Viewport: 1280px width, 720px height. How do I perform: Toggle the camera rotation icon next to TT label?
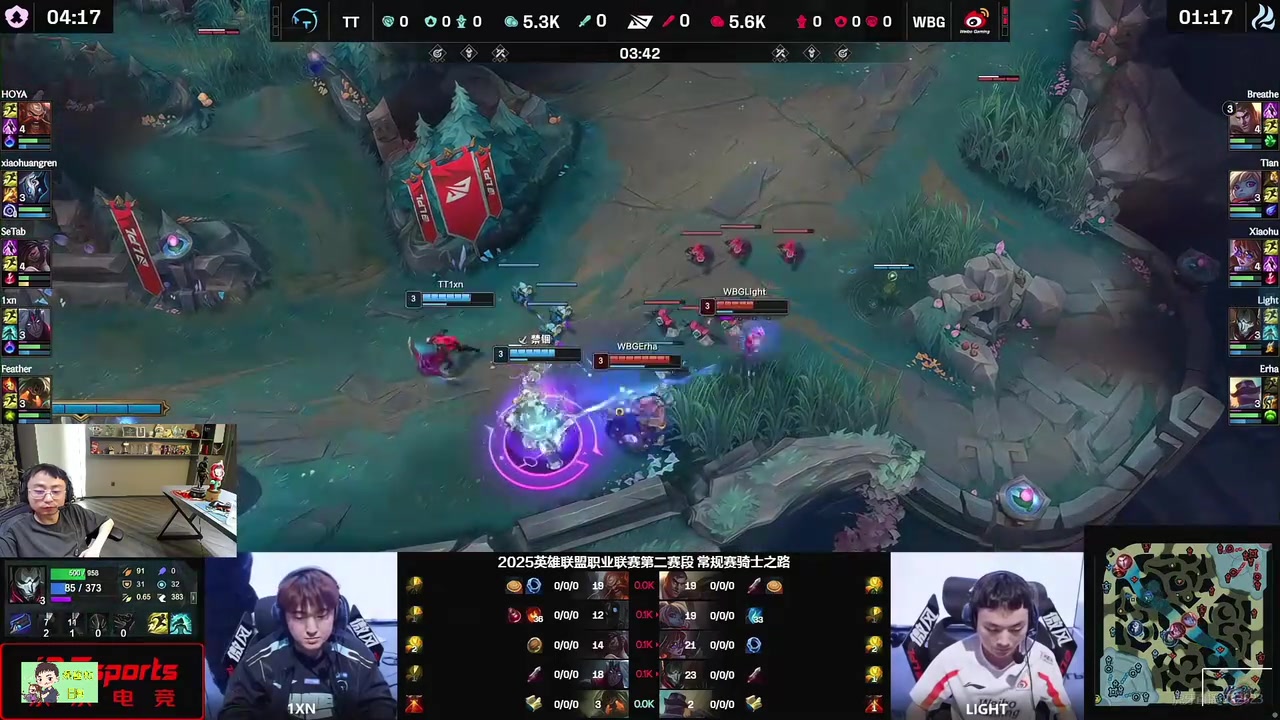304,21
